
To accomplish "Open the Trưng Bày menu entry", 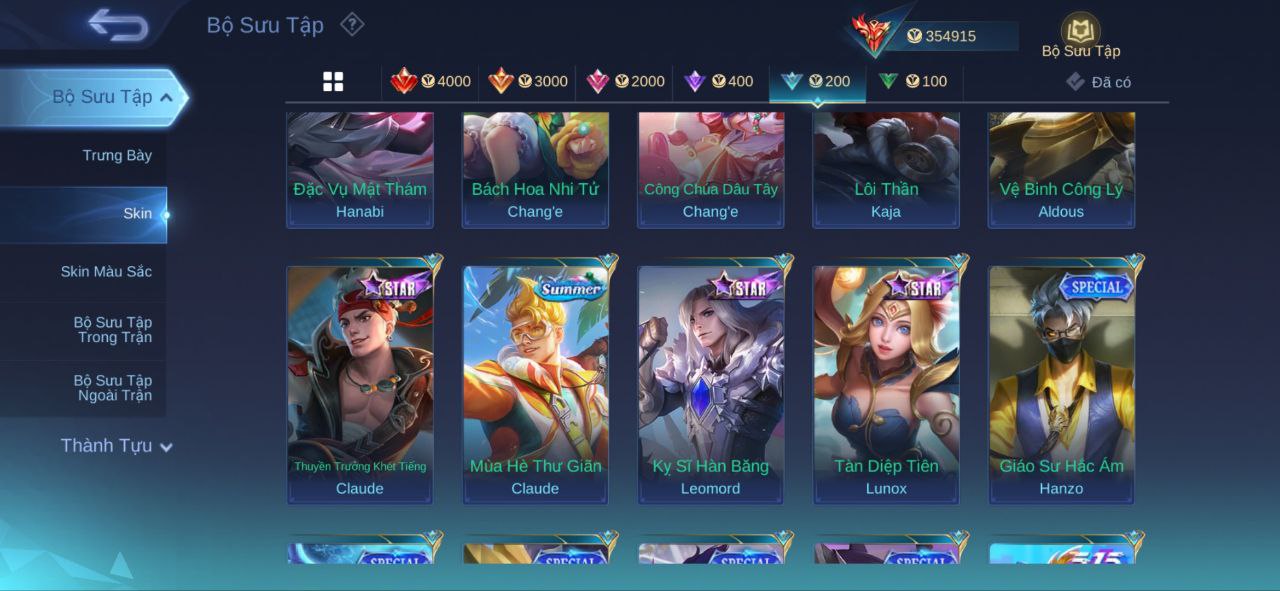I will pos(117,155).
